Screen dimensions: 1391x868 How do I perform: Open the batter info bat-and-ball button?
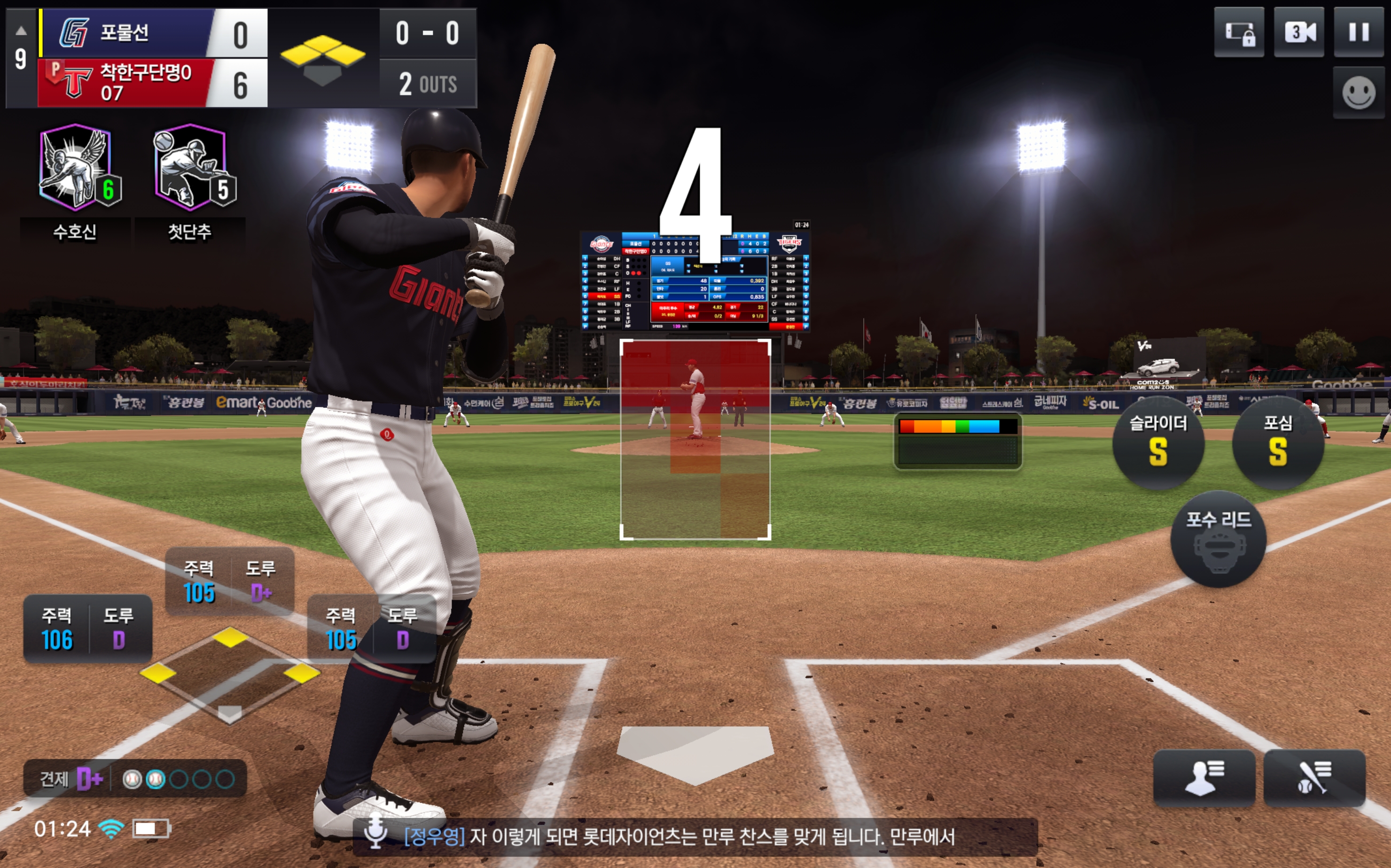[1314, 778]
